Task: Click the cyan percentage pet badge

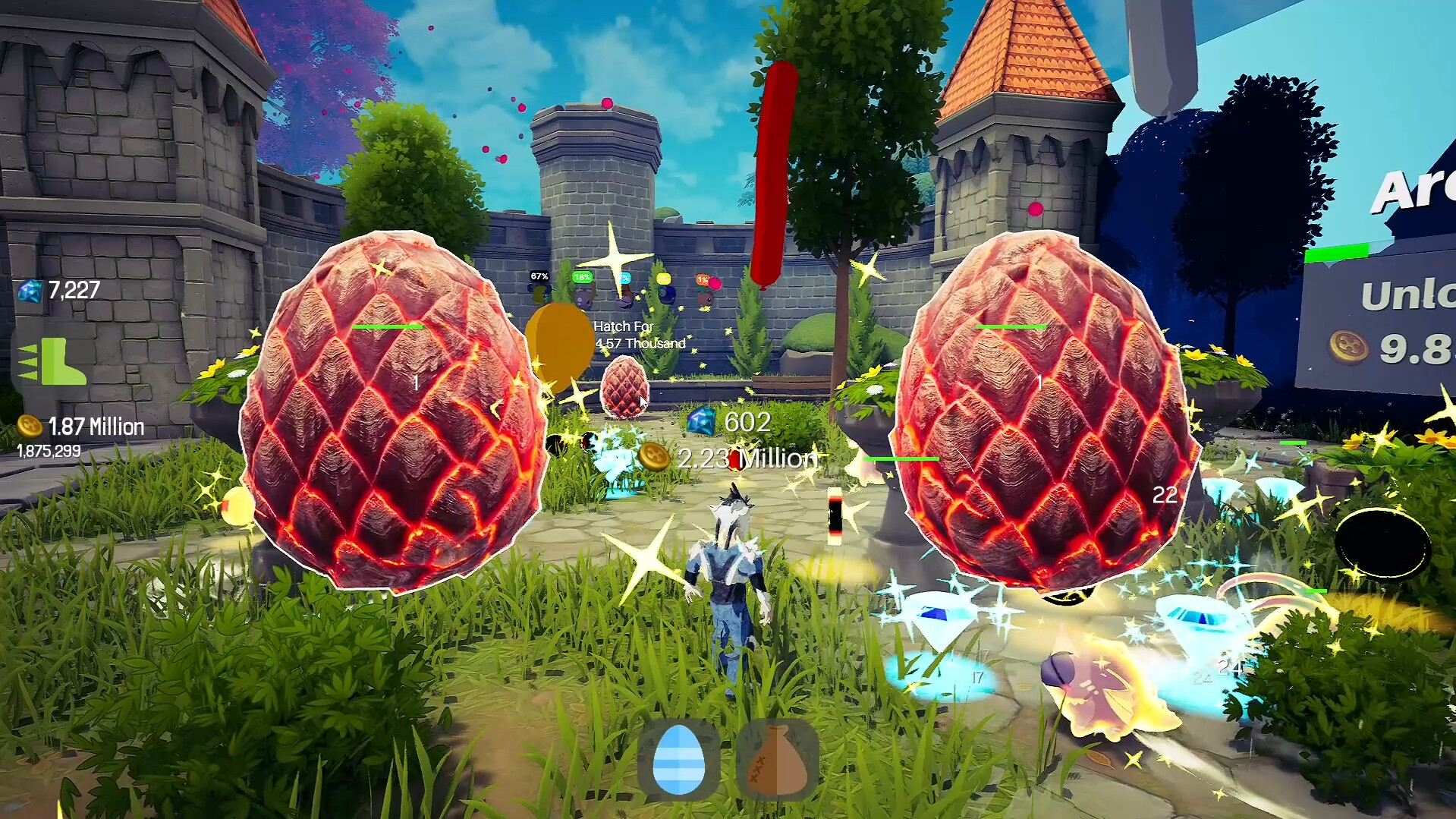Action: (624, 278)
